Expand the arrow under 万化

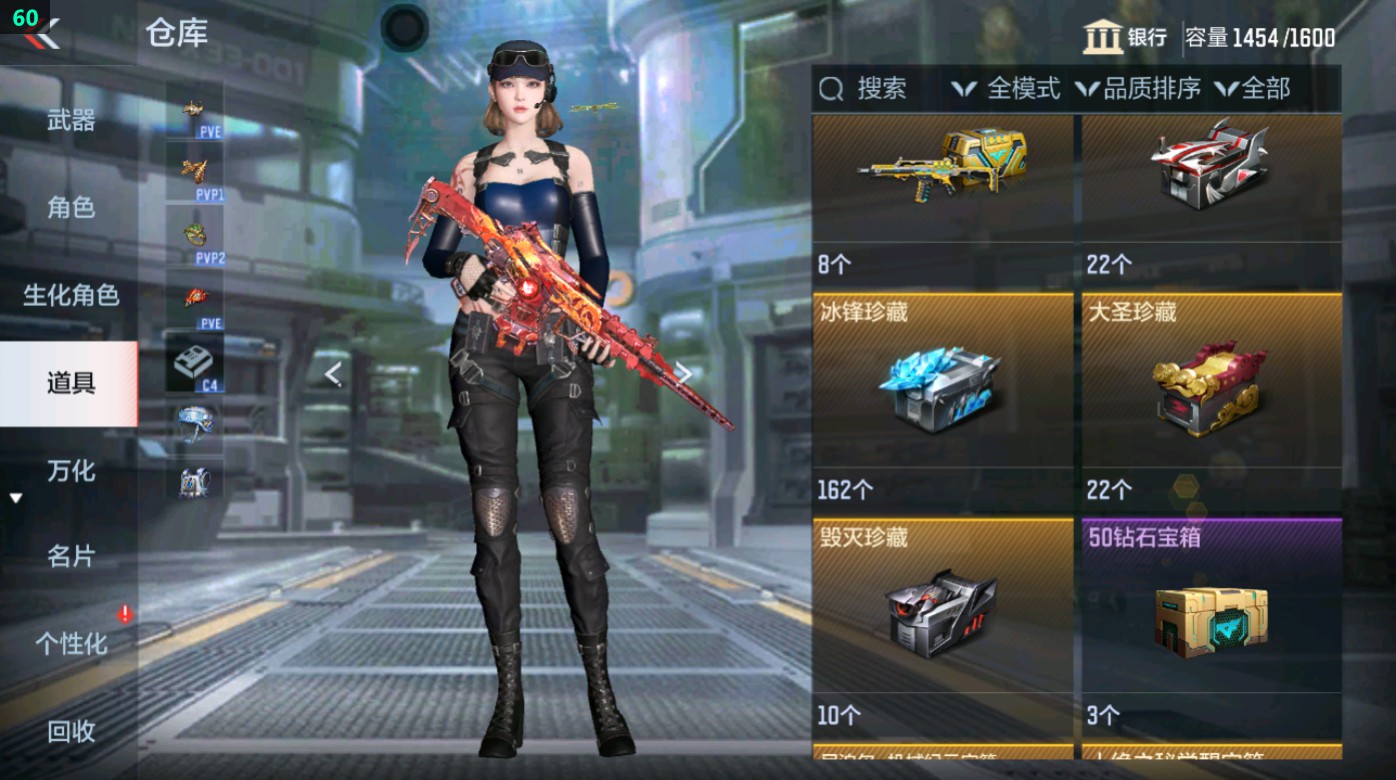click(16, 495)
